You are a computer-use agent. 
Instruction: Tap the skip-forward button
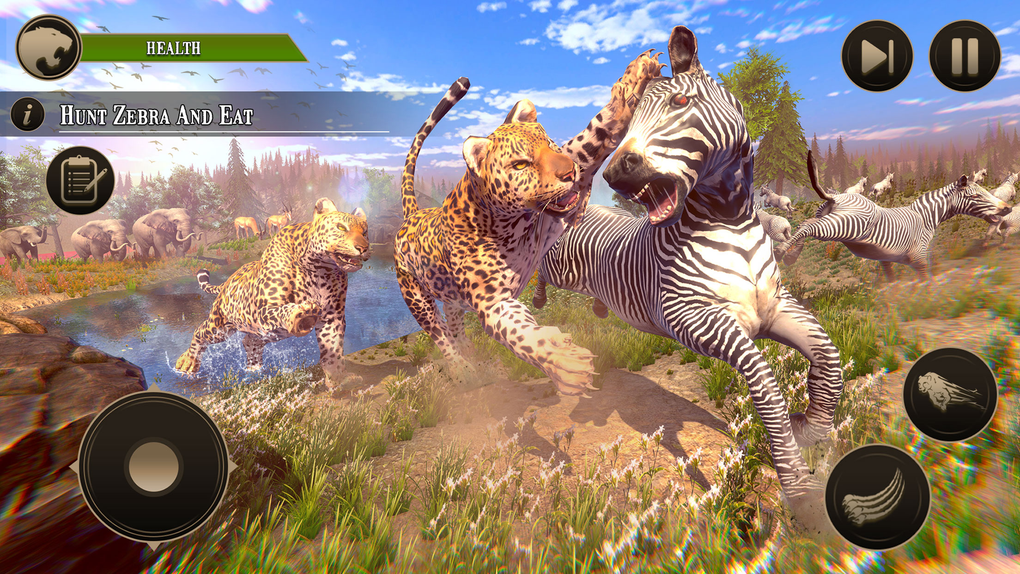pos(877,56)
